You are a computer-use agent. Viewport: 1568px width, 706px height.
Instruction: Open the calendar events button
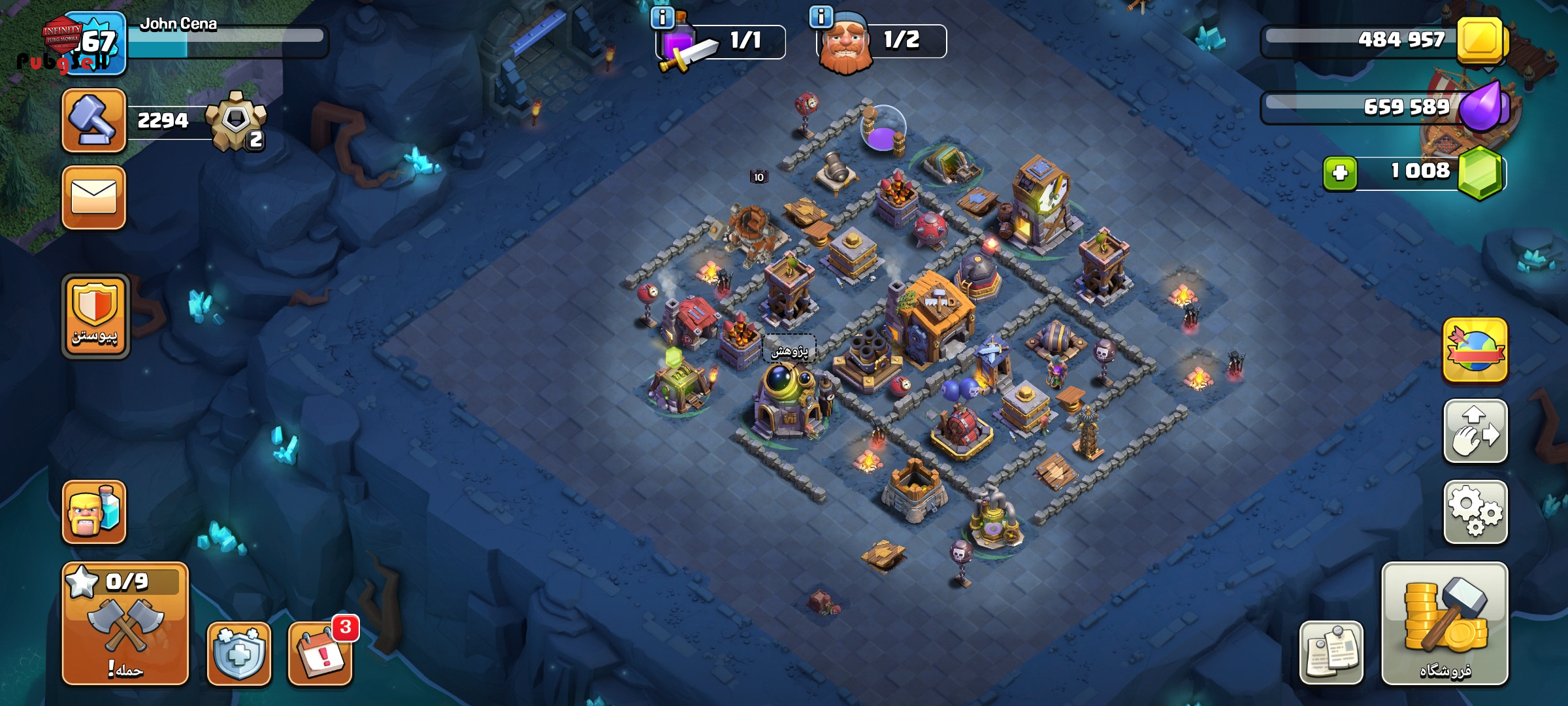tap(320, 654)
